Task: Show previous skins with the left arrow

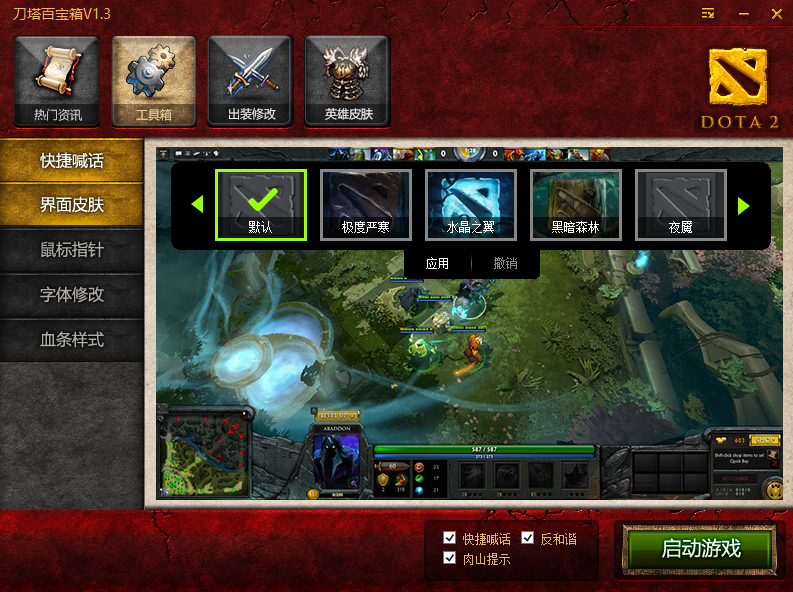Action: tap(197, 205)
